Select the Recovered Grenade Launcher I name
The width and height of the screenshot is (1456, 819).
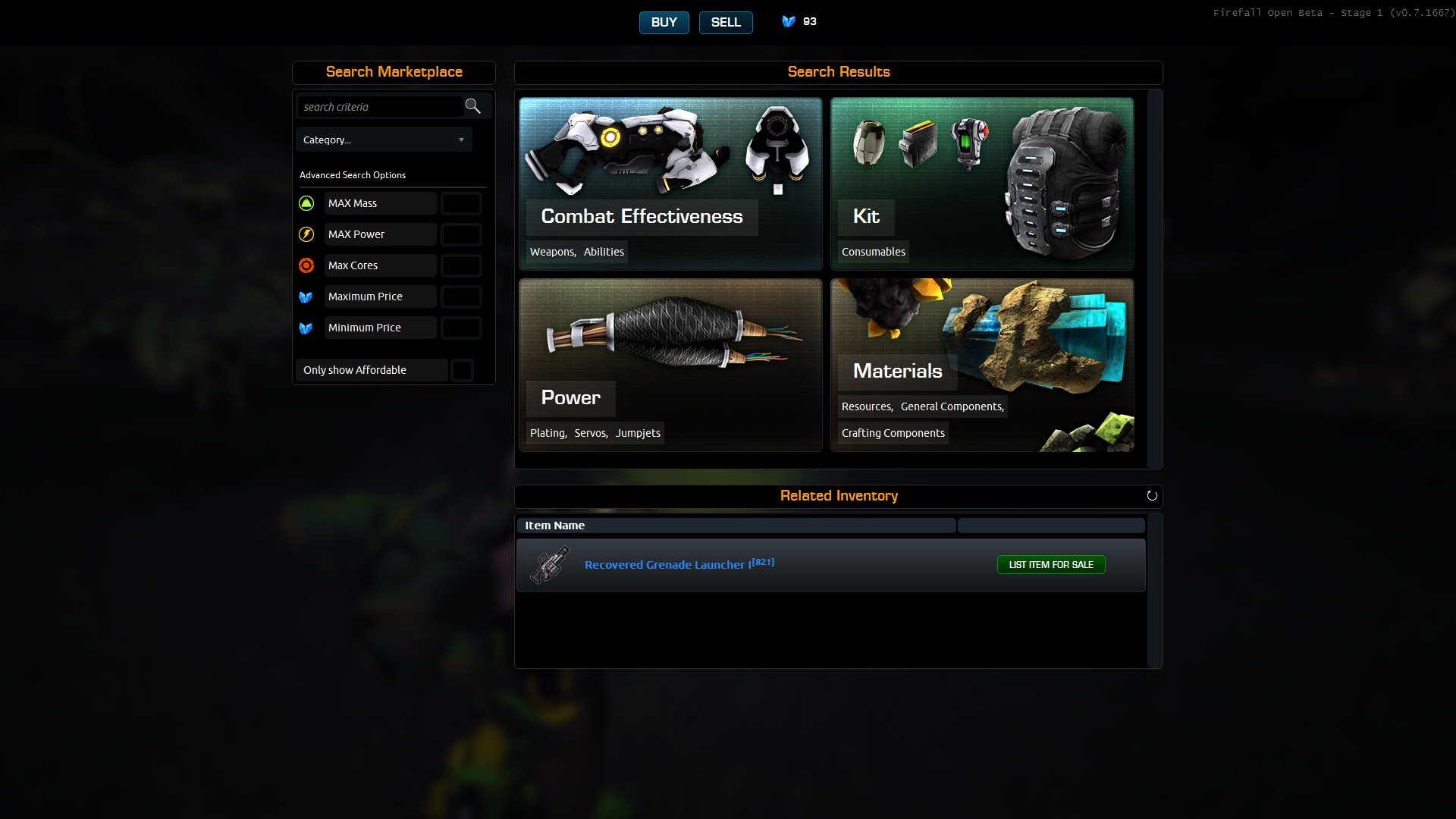pyautogui.click(x=668, y=565)
